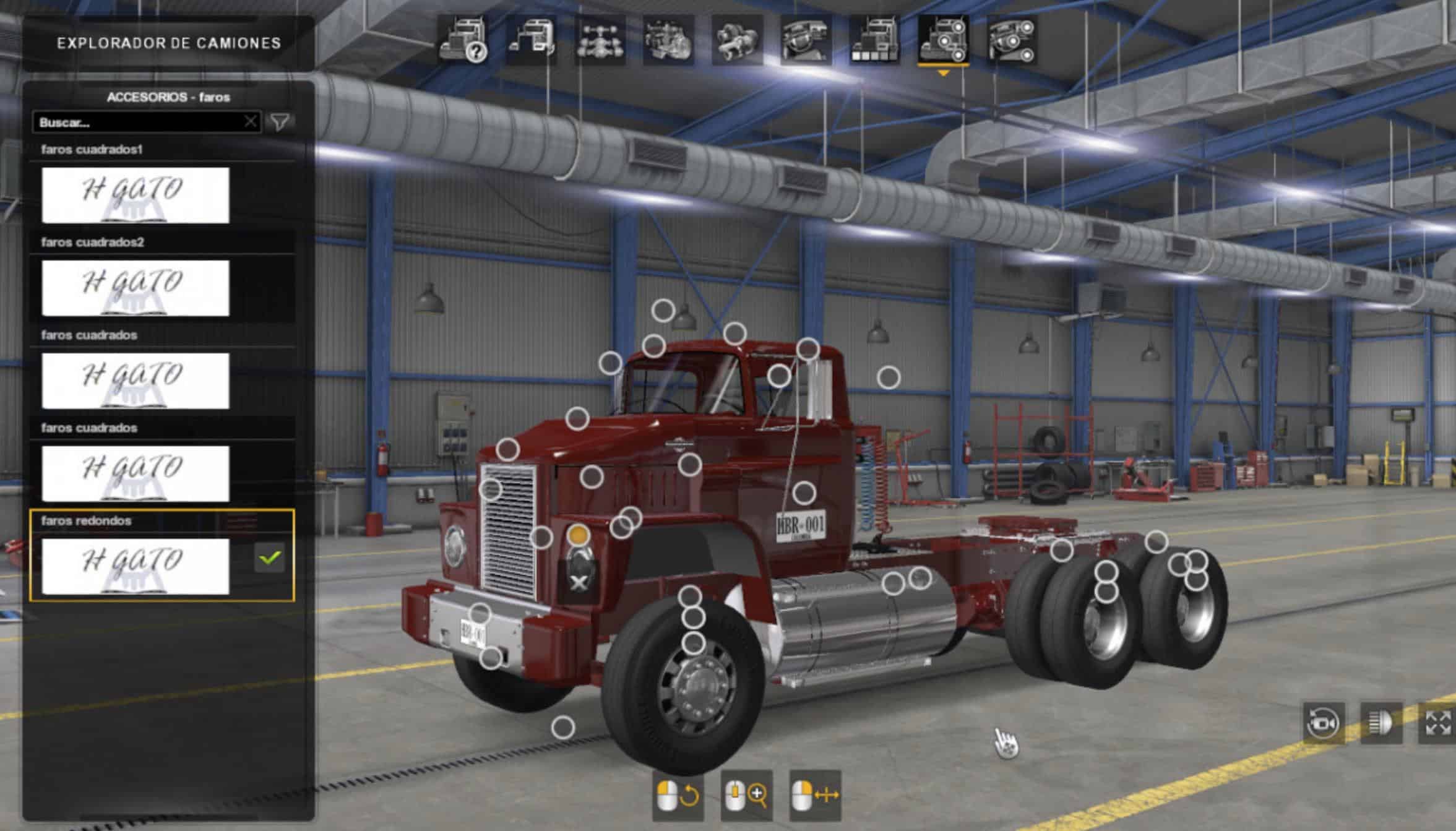Switch to the interior dashboard tab
Screen dimensions: 1456x831
806,41
